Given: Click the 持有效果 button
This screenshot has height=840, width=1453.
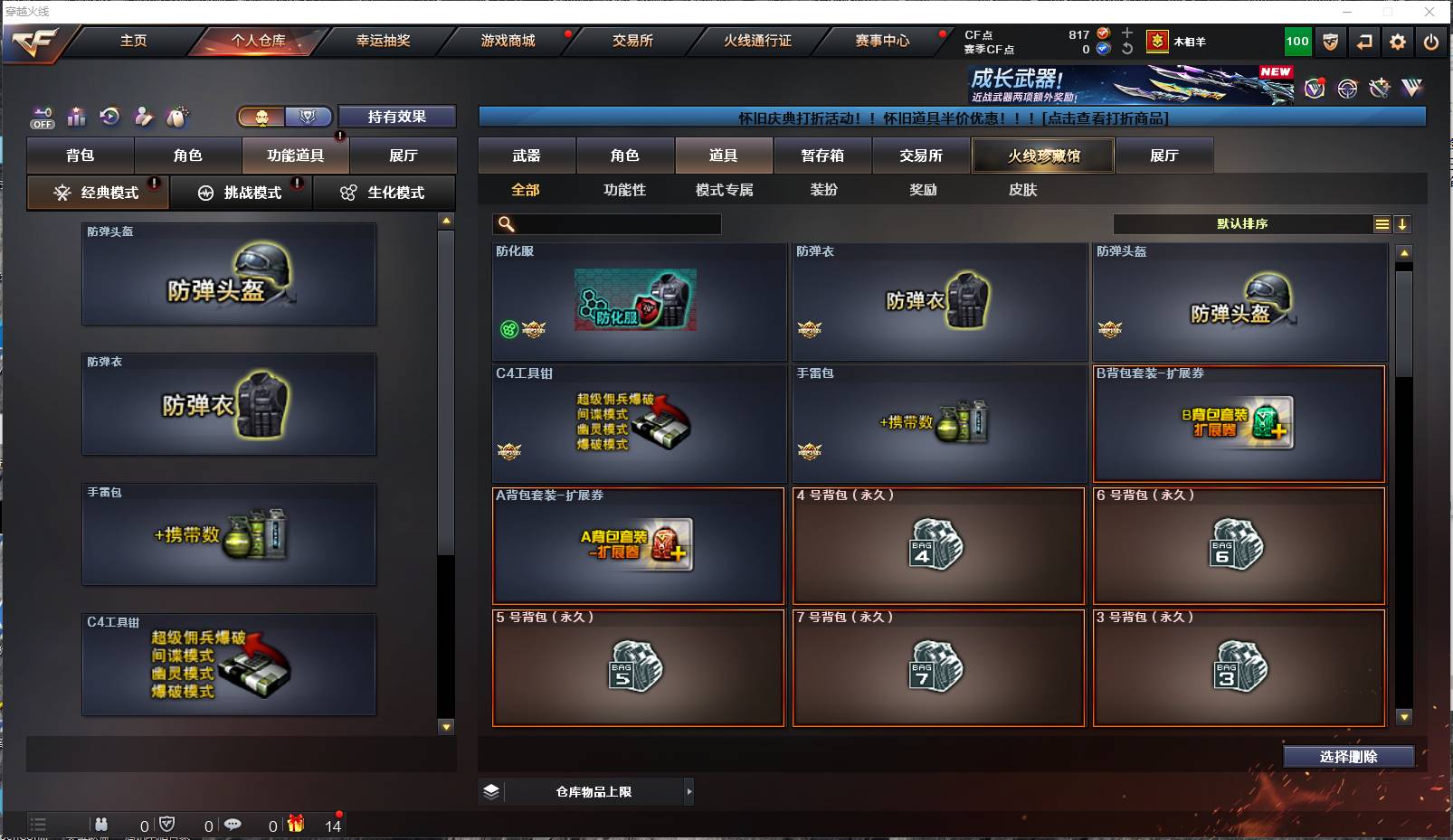Looking at the screenshot, I should click(395, 116).
